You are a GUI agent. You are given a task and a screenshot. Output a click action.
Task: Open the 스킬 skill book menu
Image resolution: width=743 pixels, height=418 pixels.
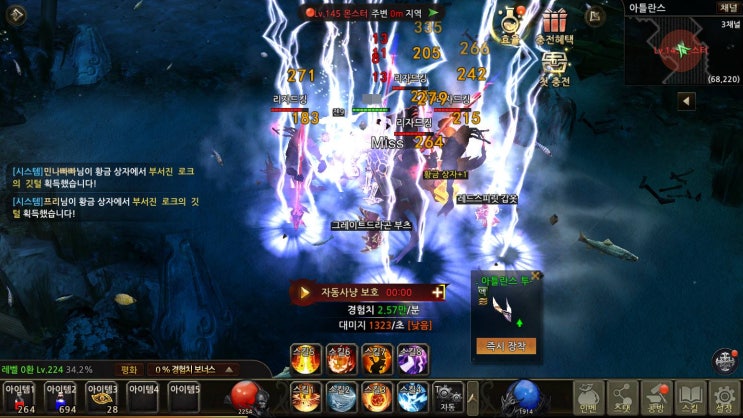click(688, 397)
